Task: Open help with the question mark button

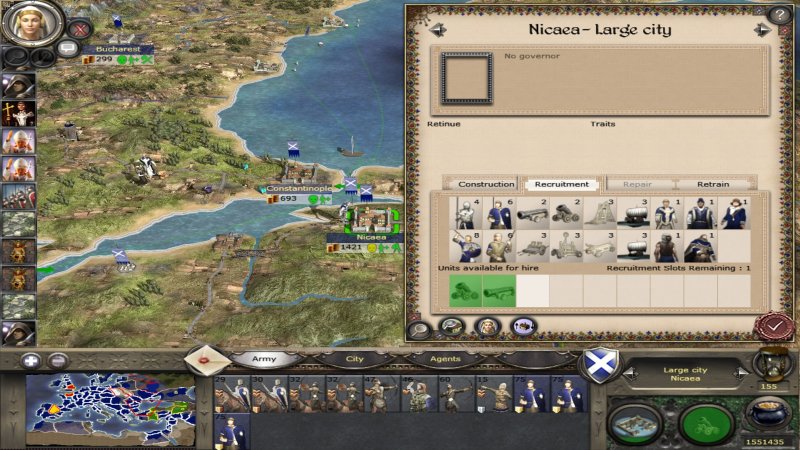Action: tap(779, 15)
